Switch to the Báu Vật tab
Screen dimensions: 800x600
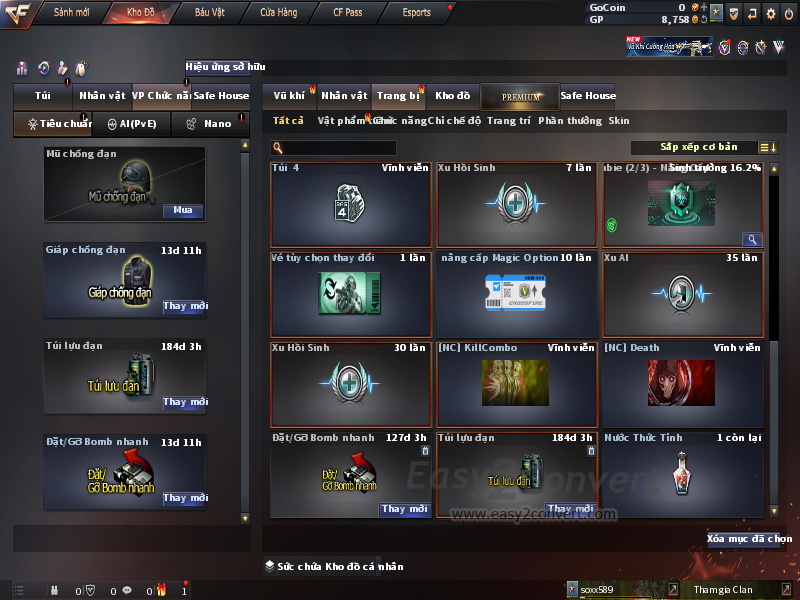pyautogui.click(x=210, y=13)
